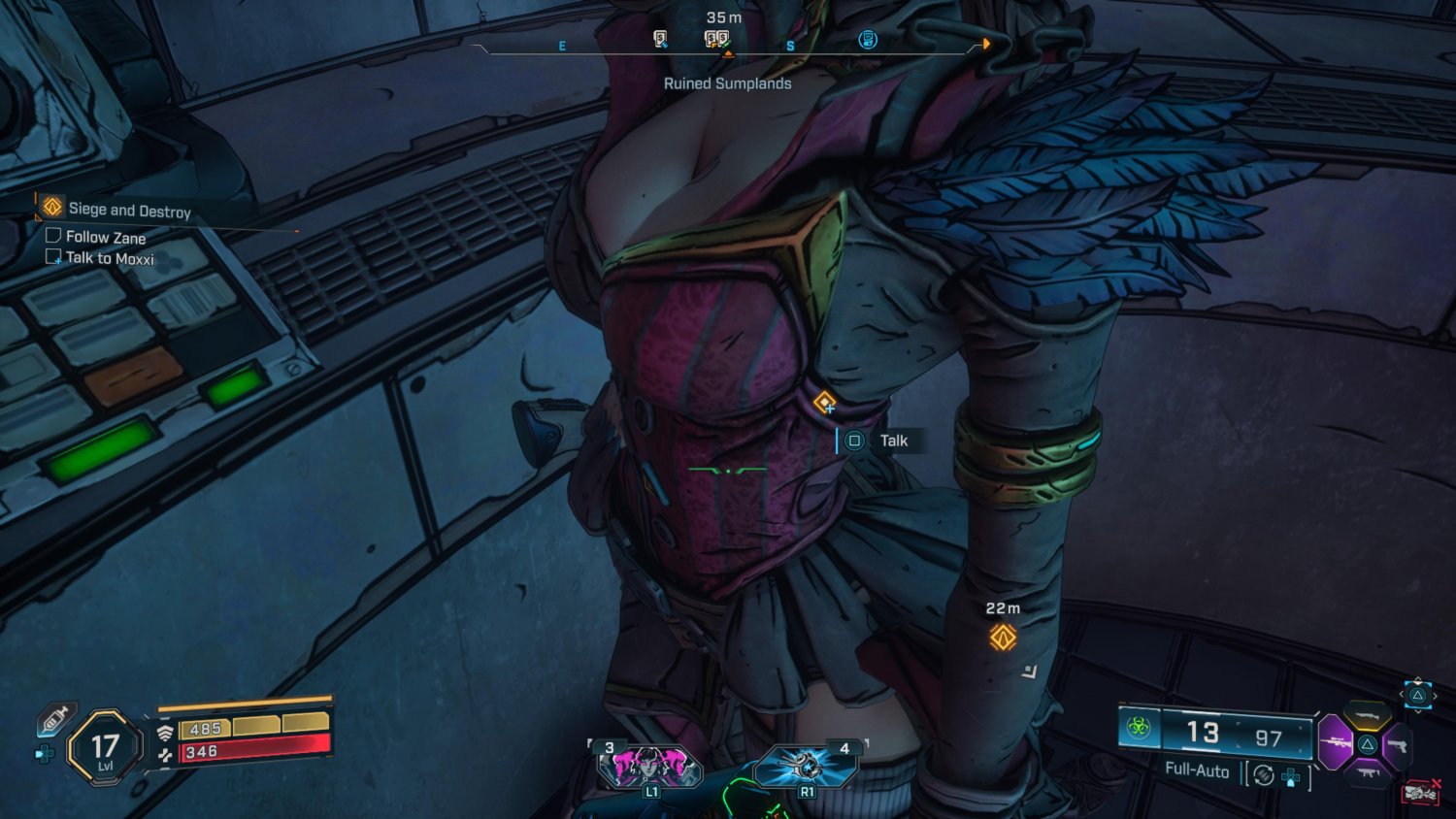The width and height of the screenshot is (1456, 819).
Task: Select the R1 action skill icon
Action: pyautogui.click(x=803, y=765)
